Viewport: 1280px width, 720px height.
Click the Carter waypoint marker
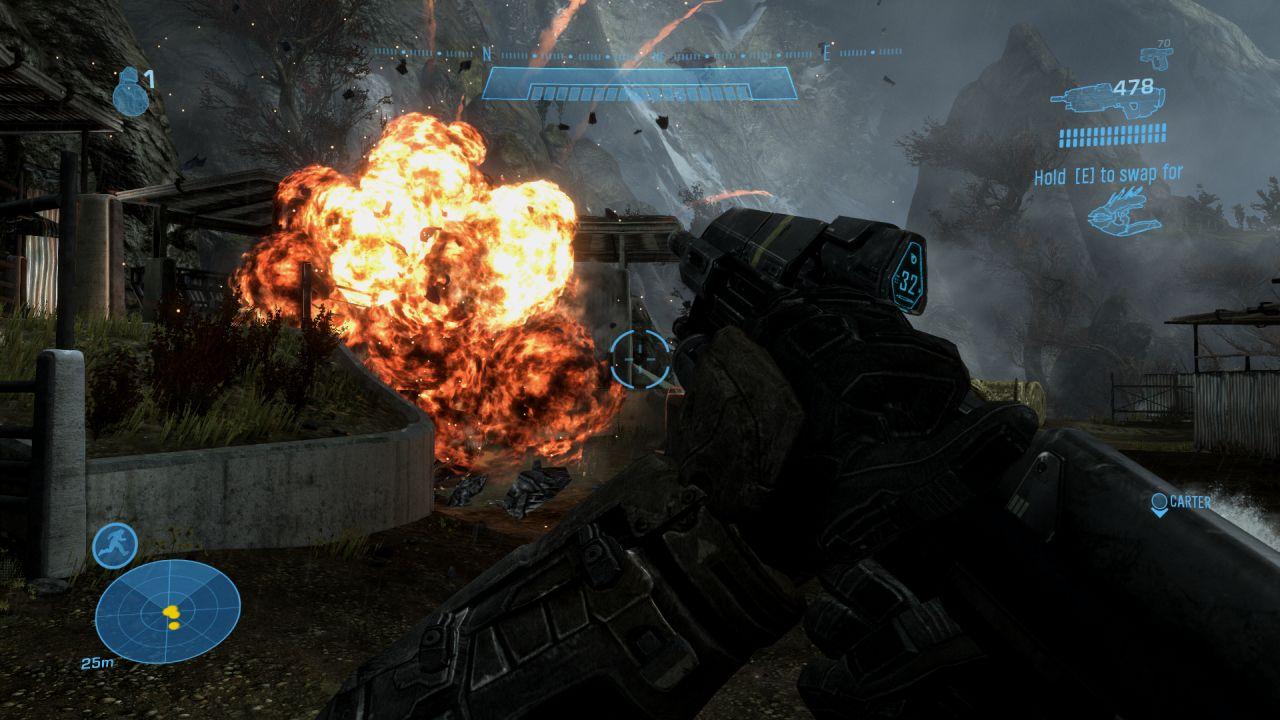click(x=1160, y=503)
